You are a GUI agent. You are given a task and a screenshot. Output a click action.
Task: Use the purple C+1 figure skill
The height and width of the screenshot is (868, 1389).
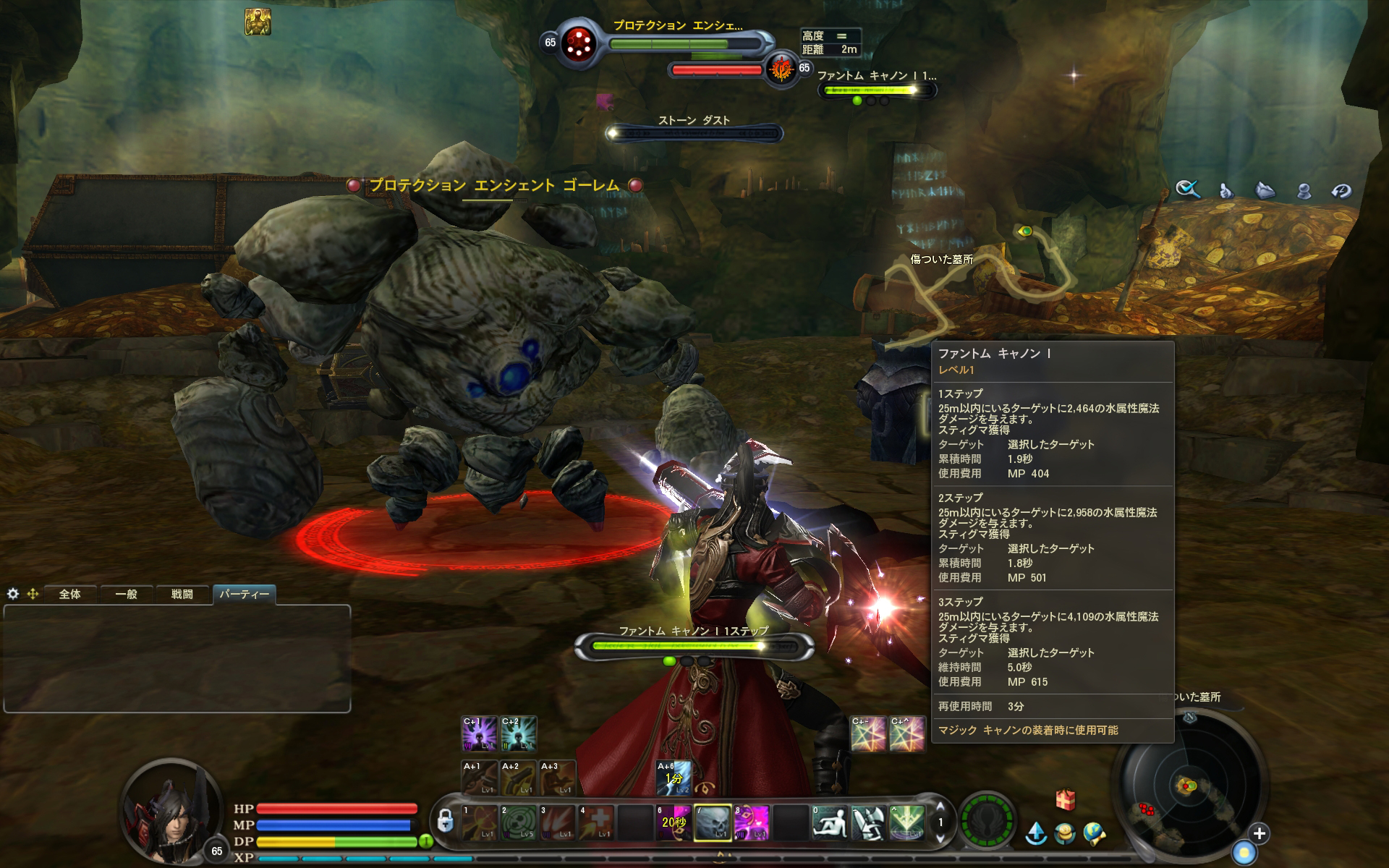point(480,733)
